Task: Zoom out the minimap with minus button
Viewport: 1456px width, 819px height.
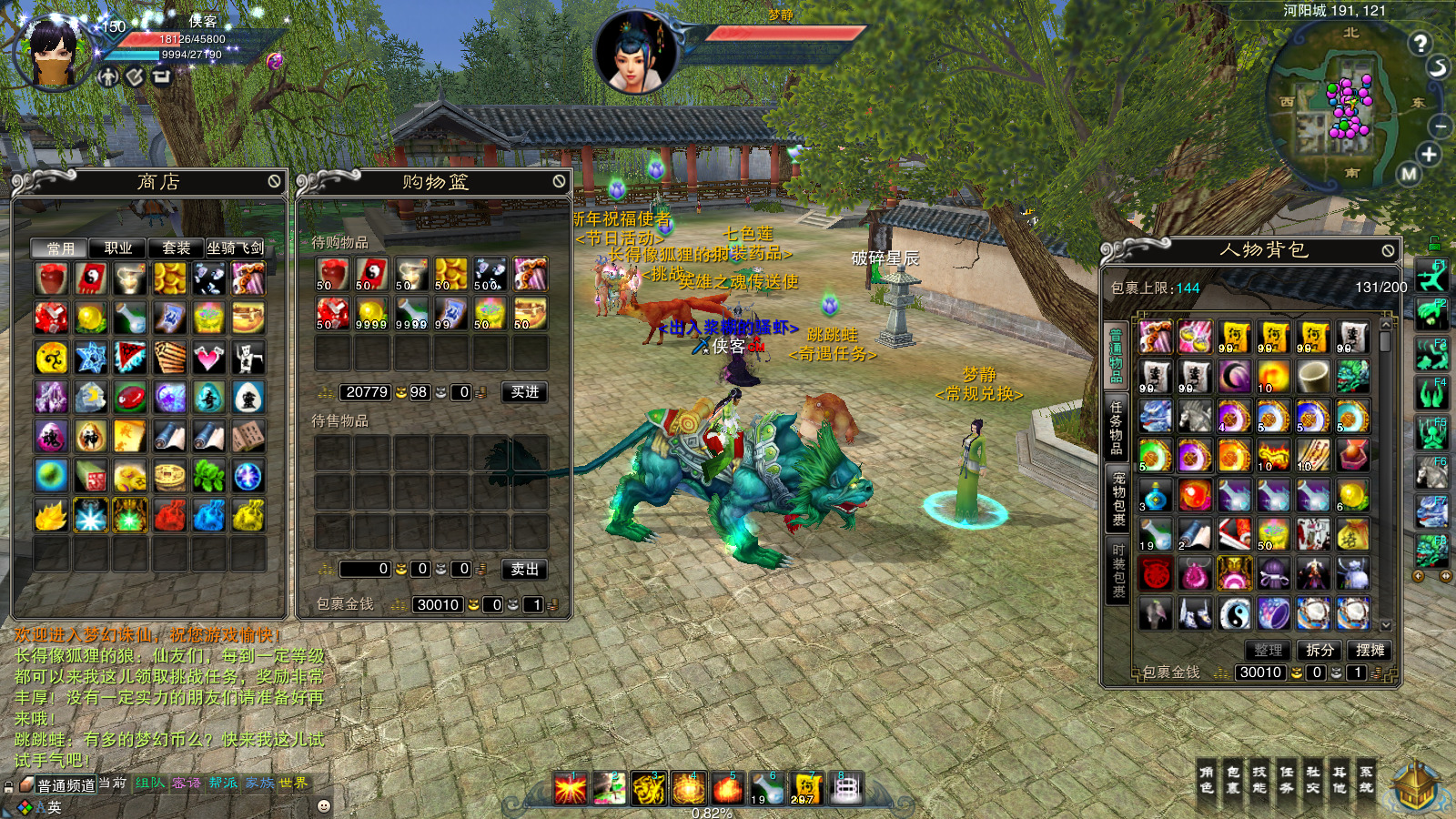Action: [x=1440, y=126]
